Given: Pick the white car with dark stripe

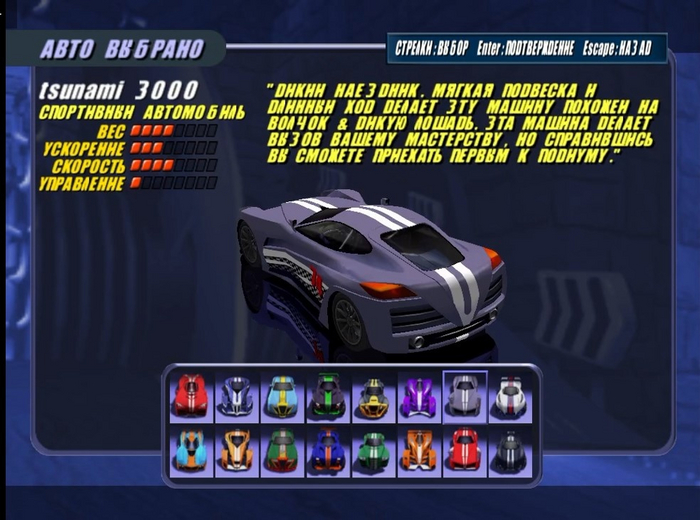Looking at the screenshot, I should point(510,397).
